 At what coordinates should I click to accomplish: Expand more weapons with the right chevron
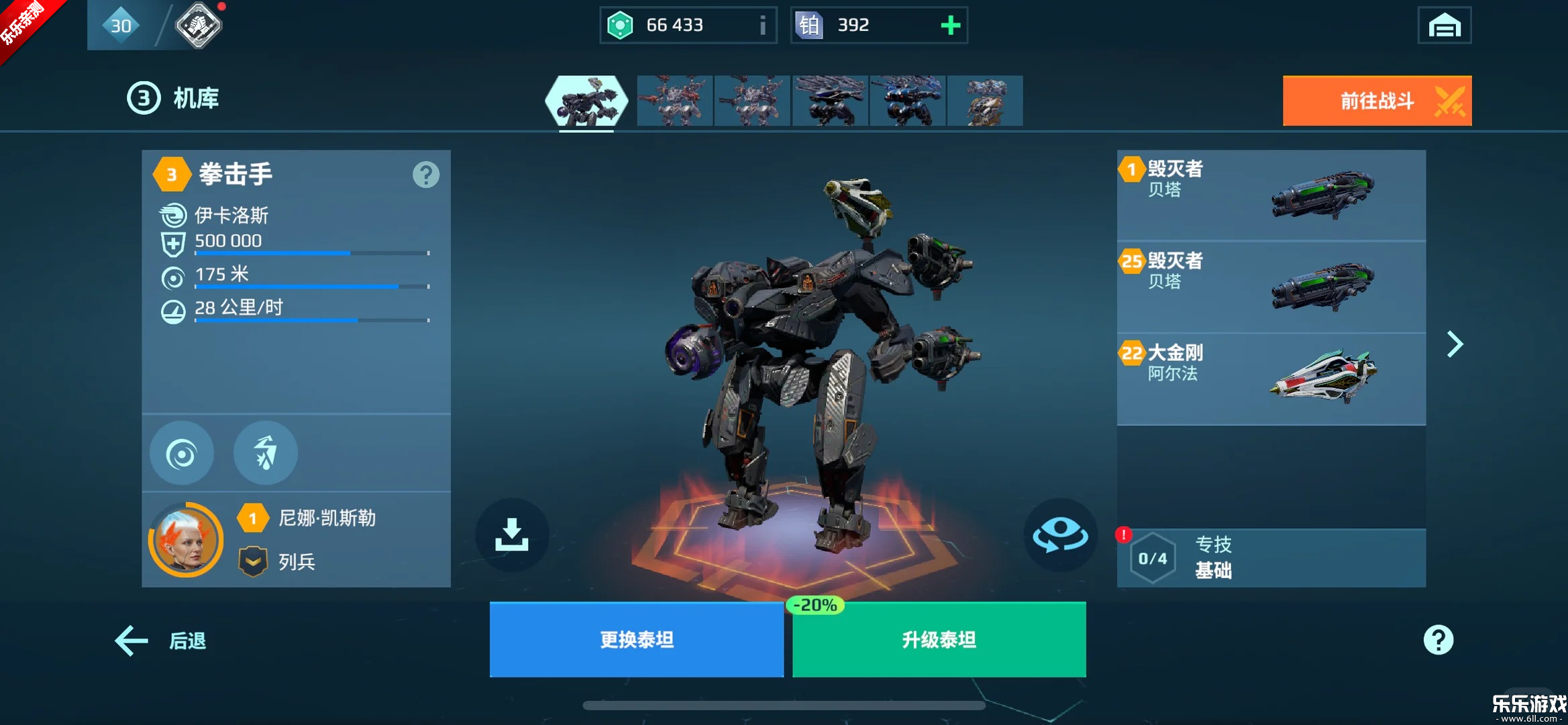[1455, 344]
